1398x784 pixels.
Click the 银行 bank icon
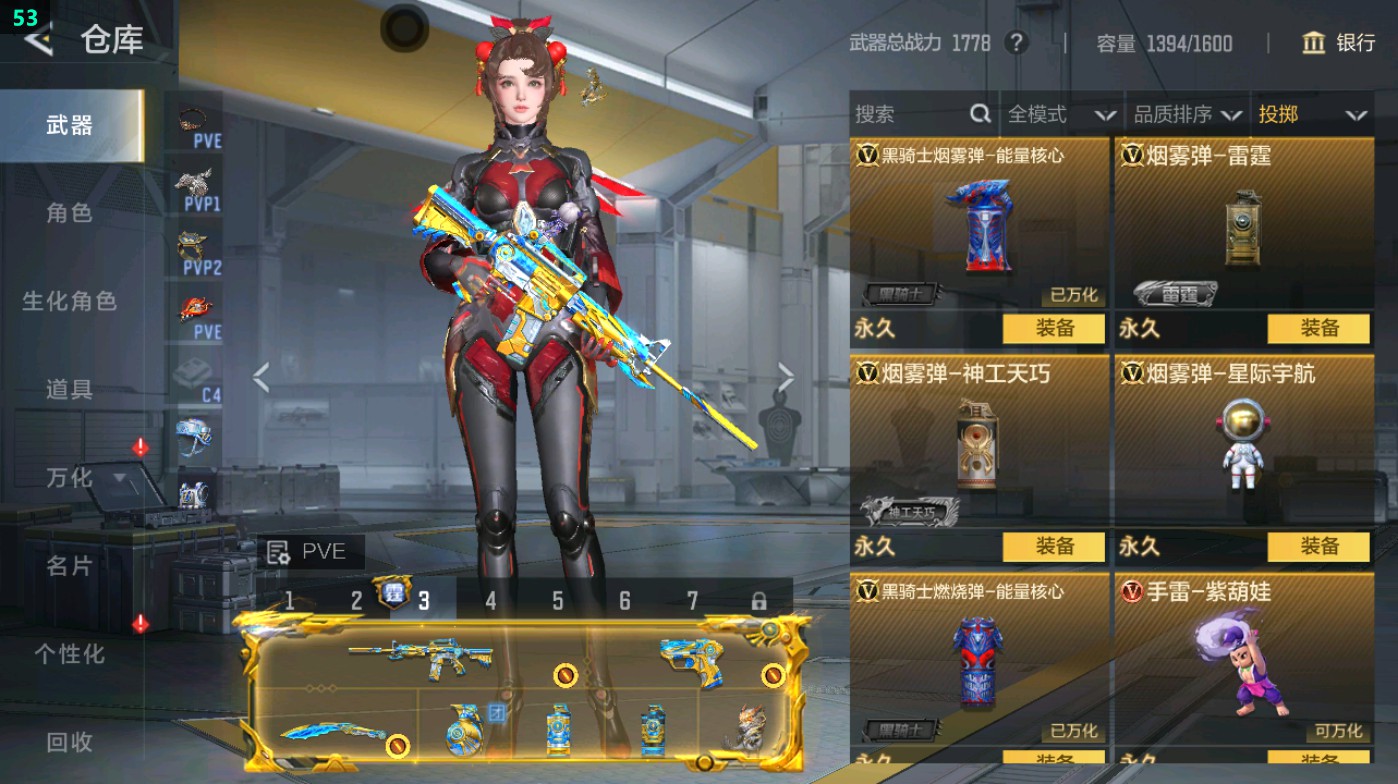[1313, 44]
